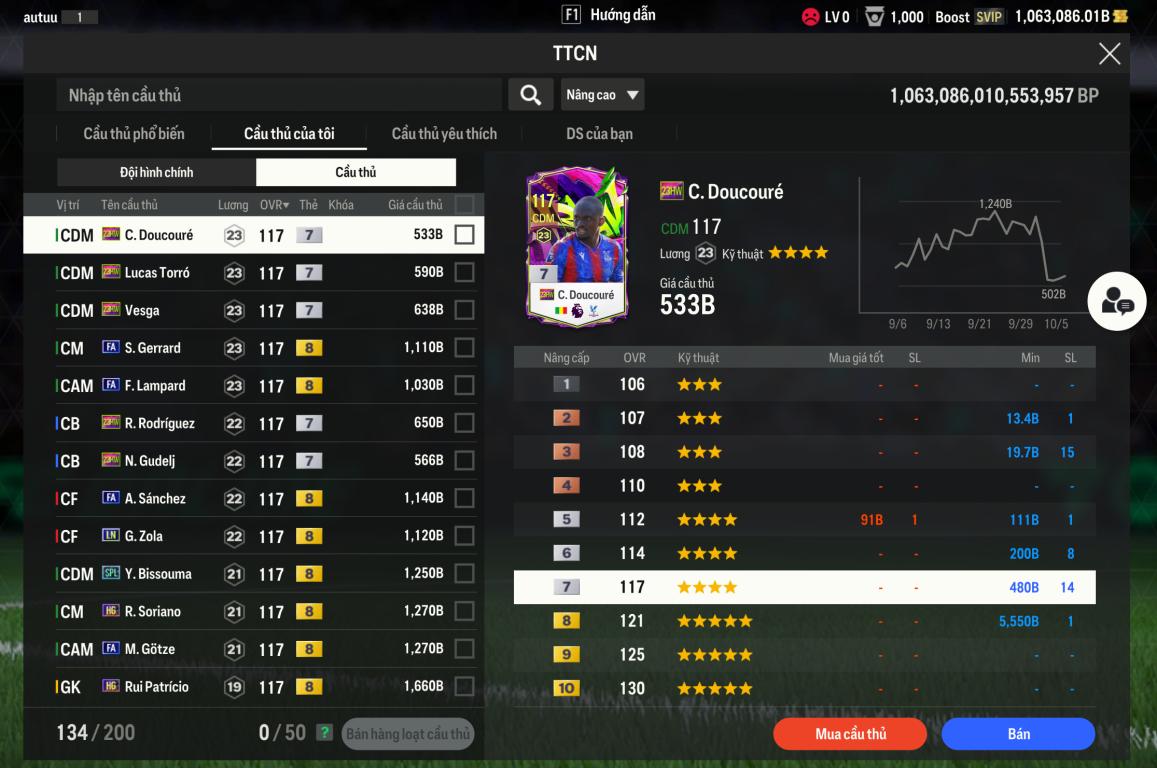Click the green question mark help icon
Screen dimensions: 1157x768
(x=324, y=733)
